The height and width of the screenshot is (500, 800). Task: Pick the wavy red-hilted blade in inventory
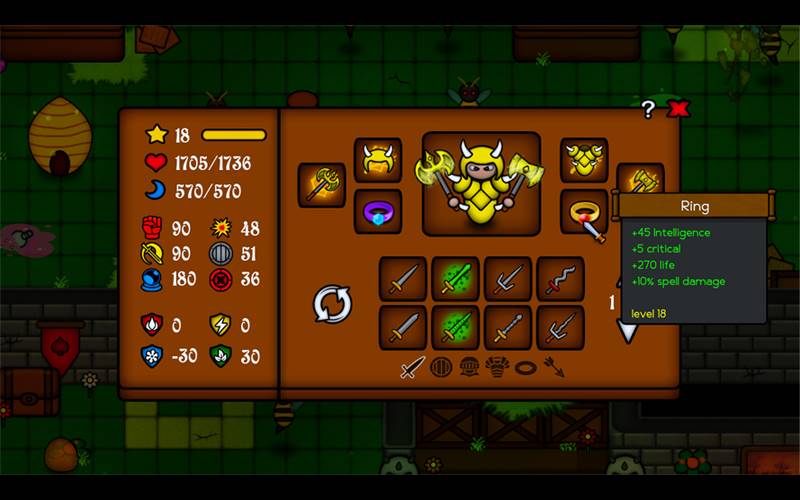coord(560,279)
